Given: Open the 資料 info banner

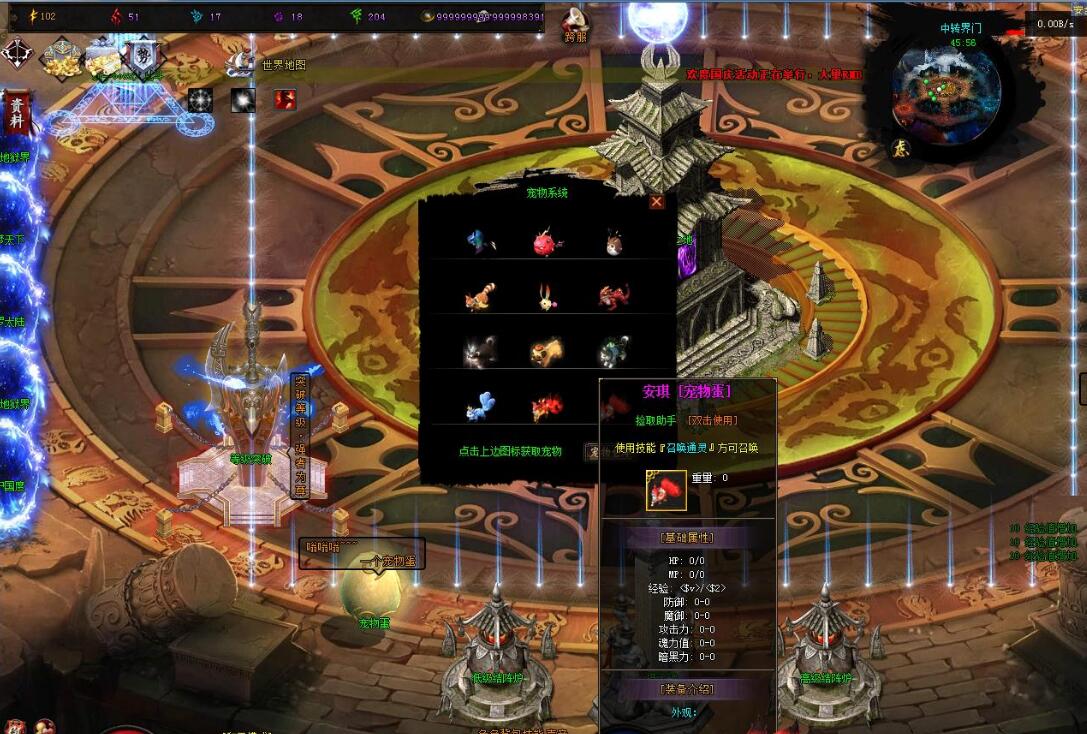Looking at the screenshot, I should (16, 112).
